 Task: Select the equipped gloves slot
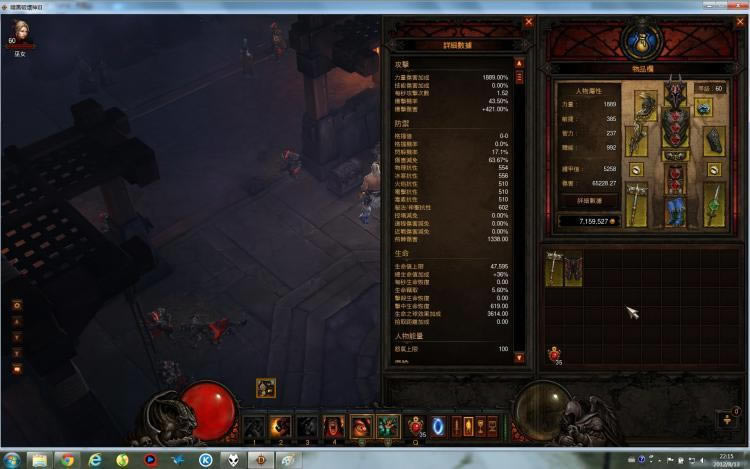638,141
